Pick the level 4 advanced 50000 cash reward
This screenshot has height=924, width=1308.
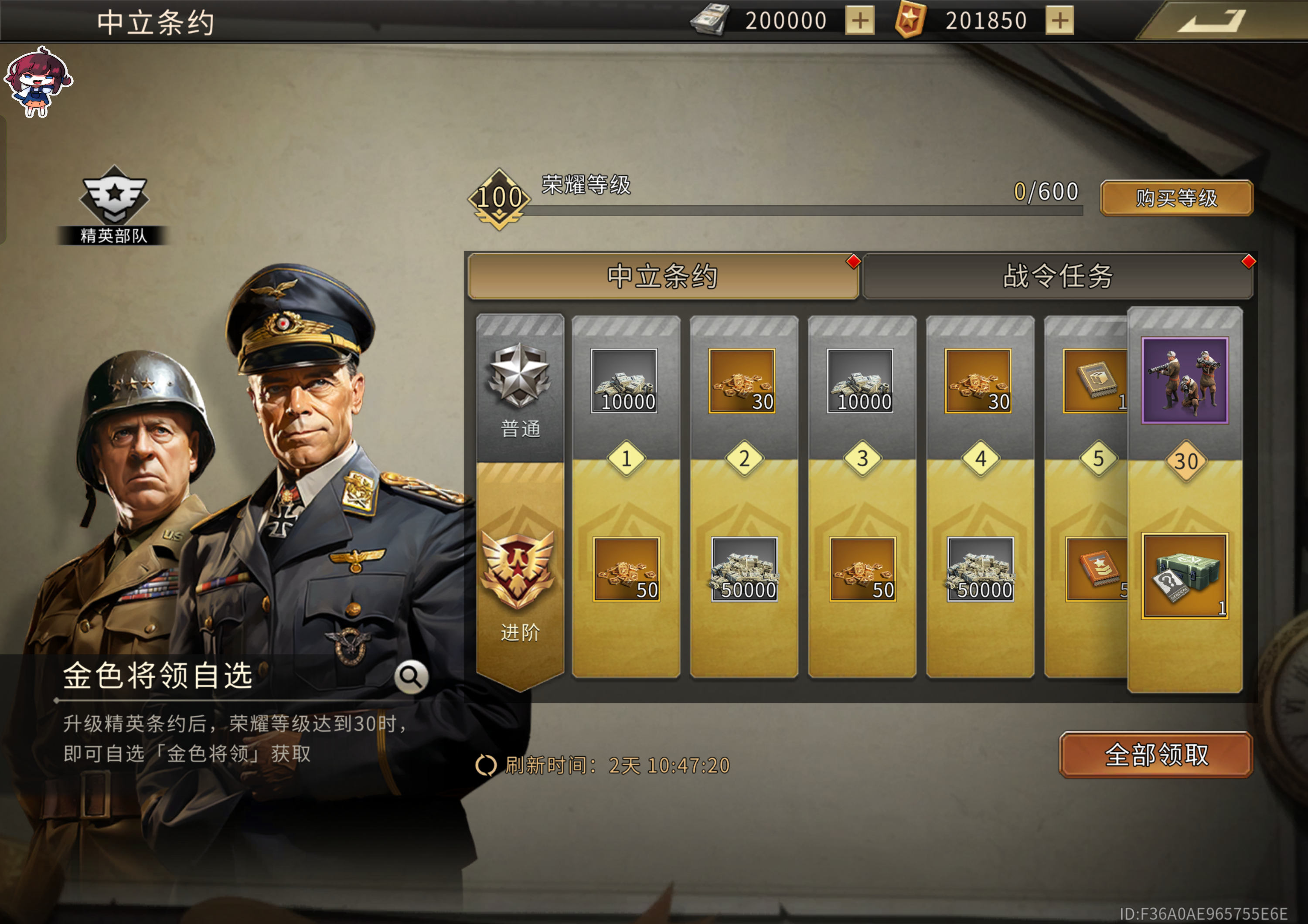980,569
